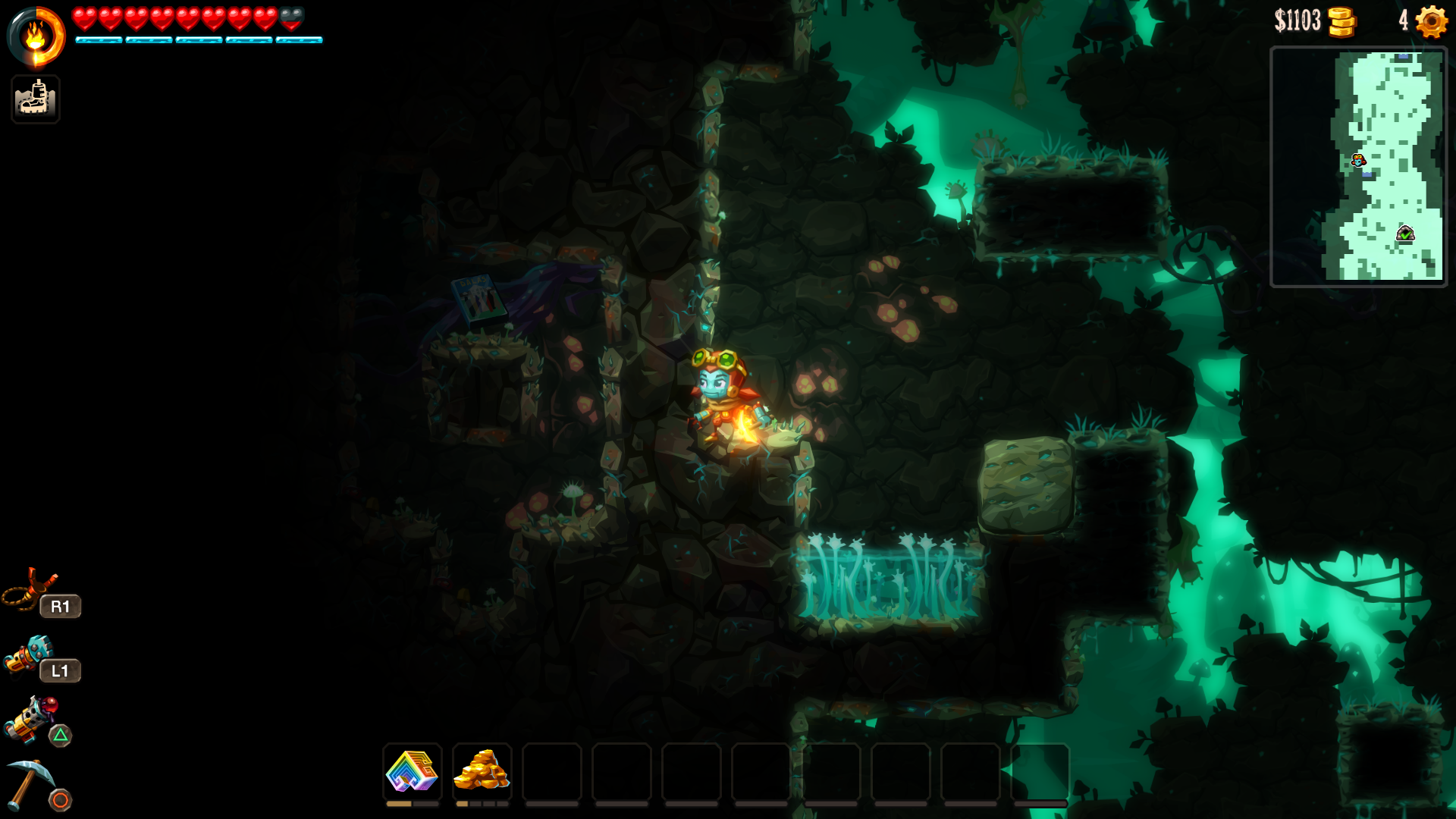Activate the grappling hook tool icon
This screenshot has width=1456, height=819.
[x=30, y=589]
